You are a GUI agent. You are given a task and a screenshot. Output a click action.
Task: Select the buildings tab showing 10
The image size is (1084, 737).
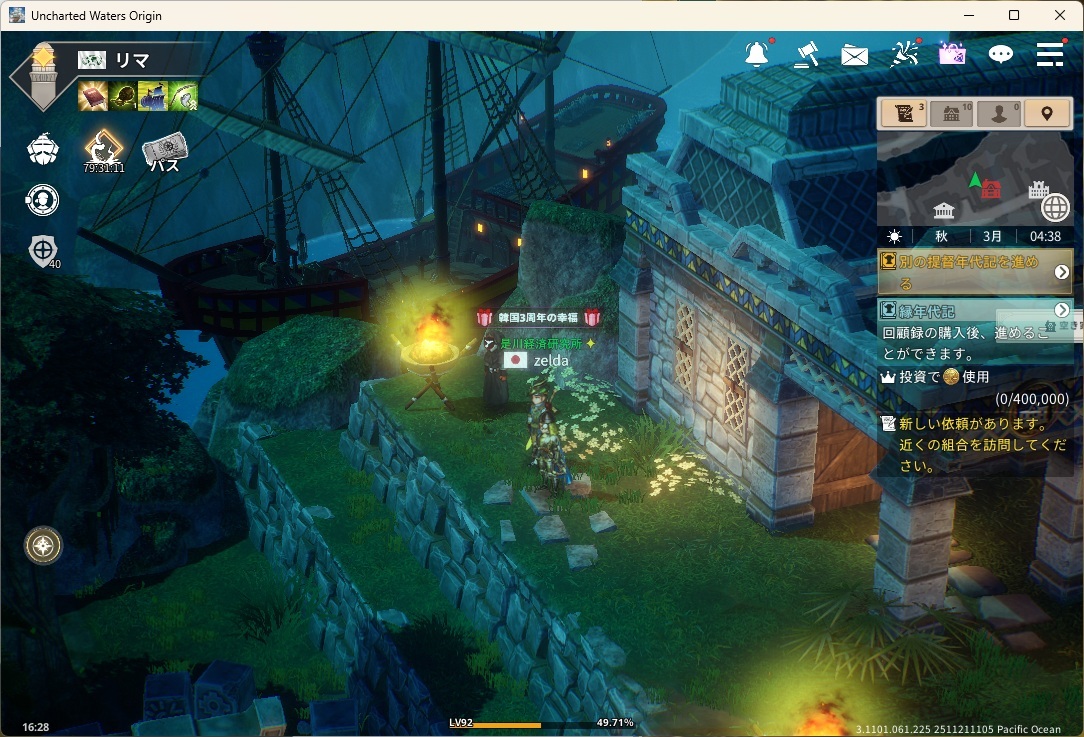pyautogui.click(x=952, y=113)
